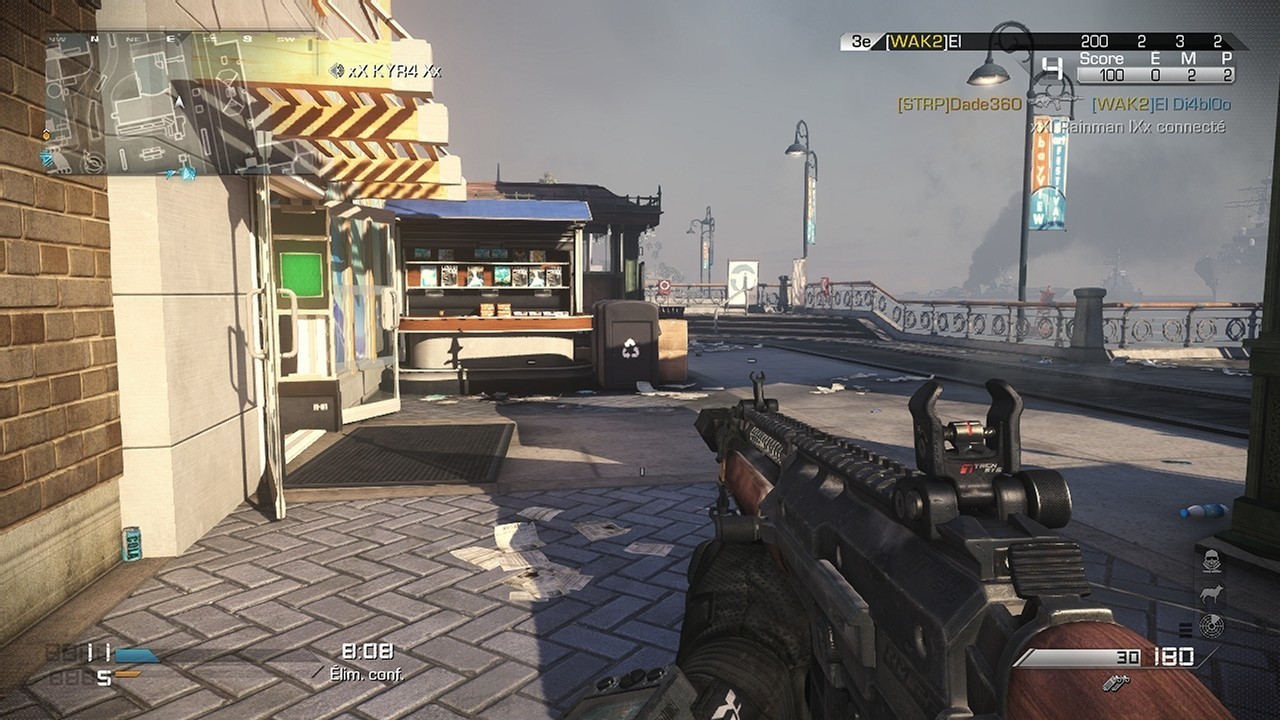Activate the SAT COM radar killstreak icon
Screen dimensions: 1280x720
click(1212, 625)
